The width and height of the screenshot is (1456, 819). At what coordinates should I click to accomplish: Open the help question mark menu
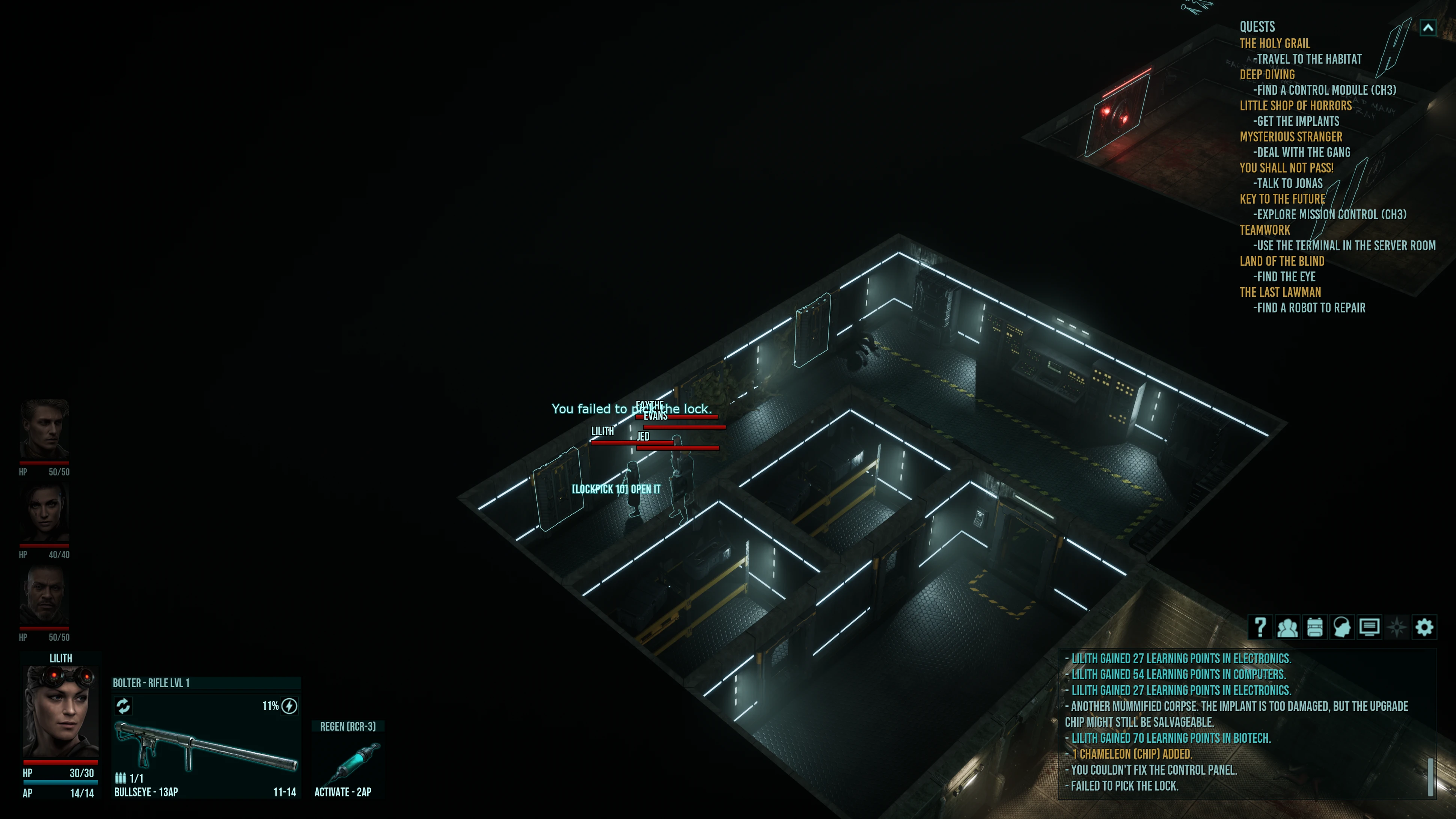(x=1260, y=627)
